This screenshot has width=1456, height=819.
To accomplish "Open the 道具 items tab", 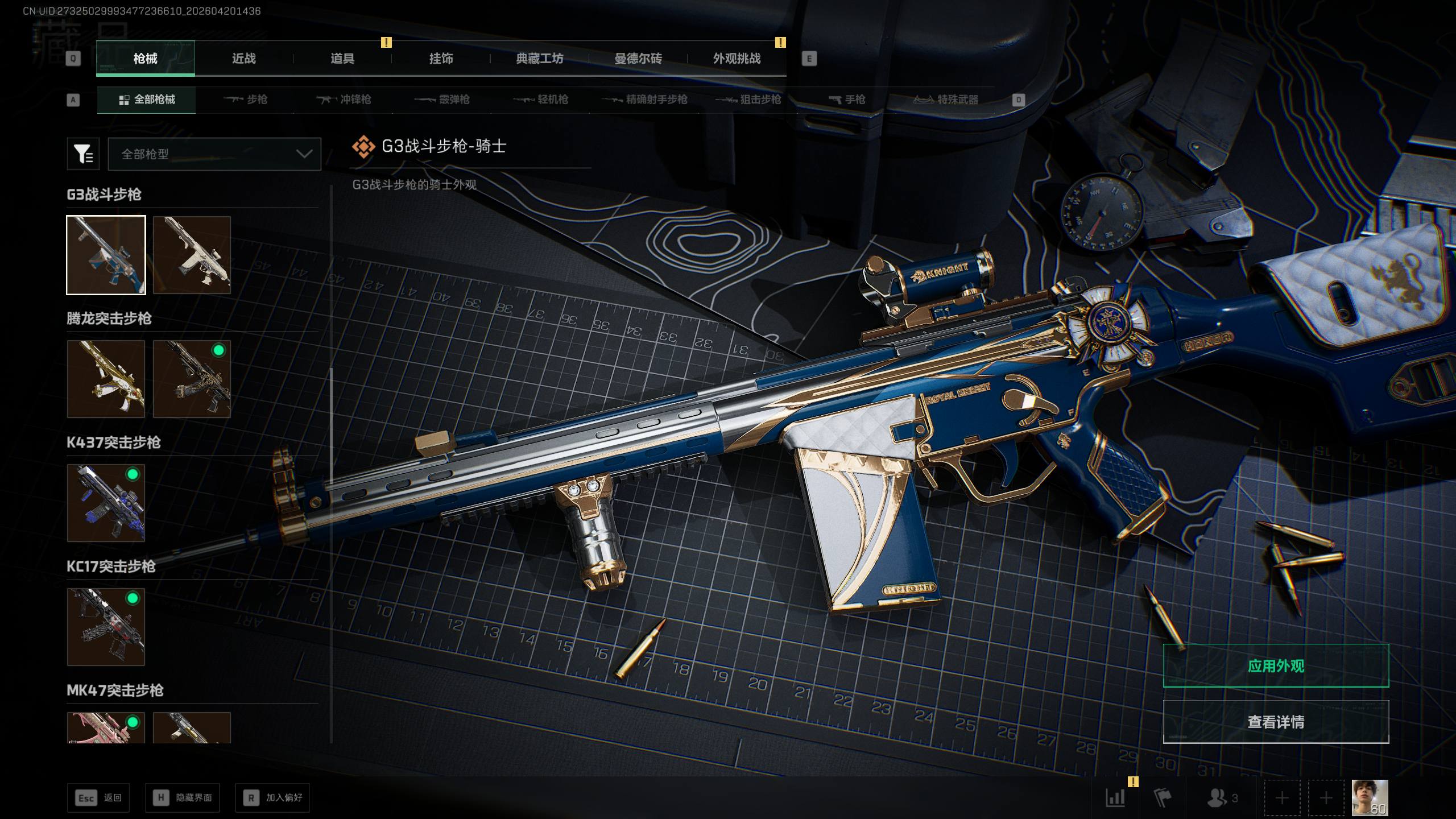I will coord(342,59).
